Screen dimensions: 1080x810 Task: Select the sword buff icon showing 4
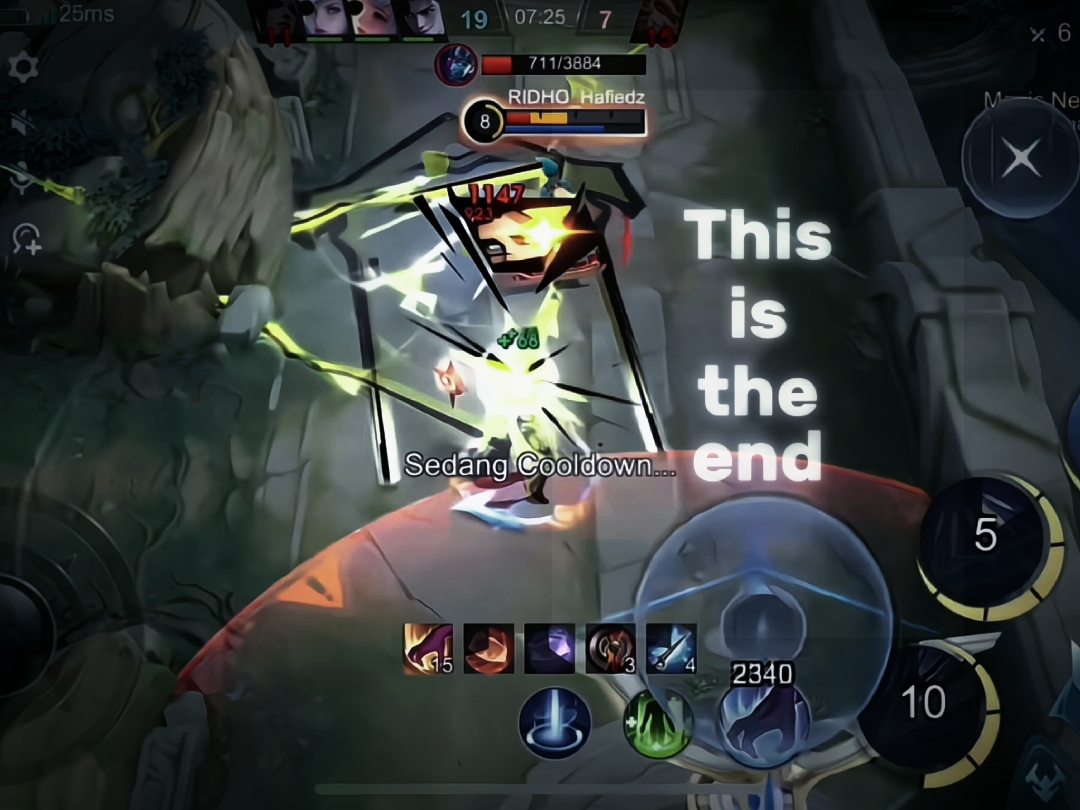click(x=671, y=648)
